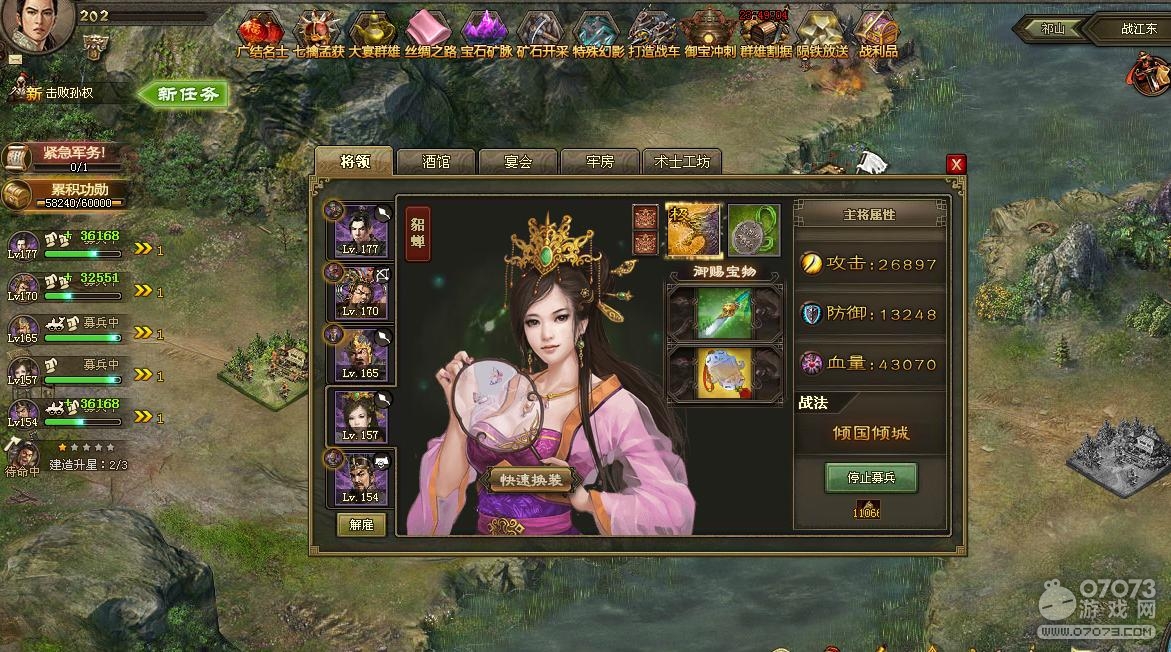Open the 宴会 tab

[x=518, y=161]
